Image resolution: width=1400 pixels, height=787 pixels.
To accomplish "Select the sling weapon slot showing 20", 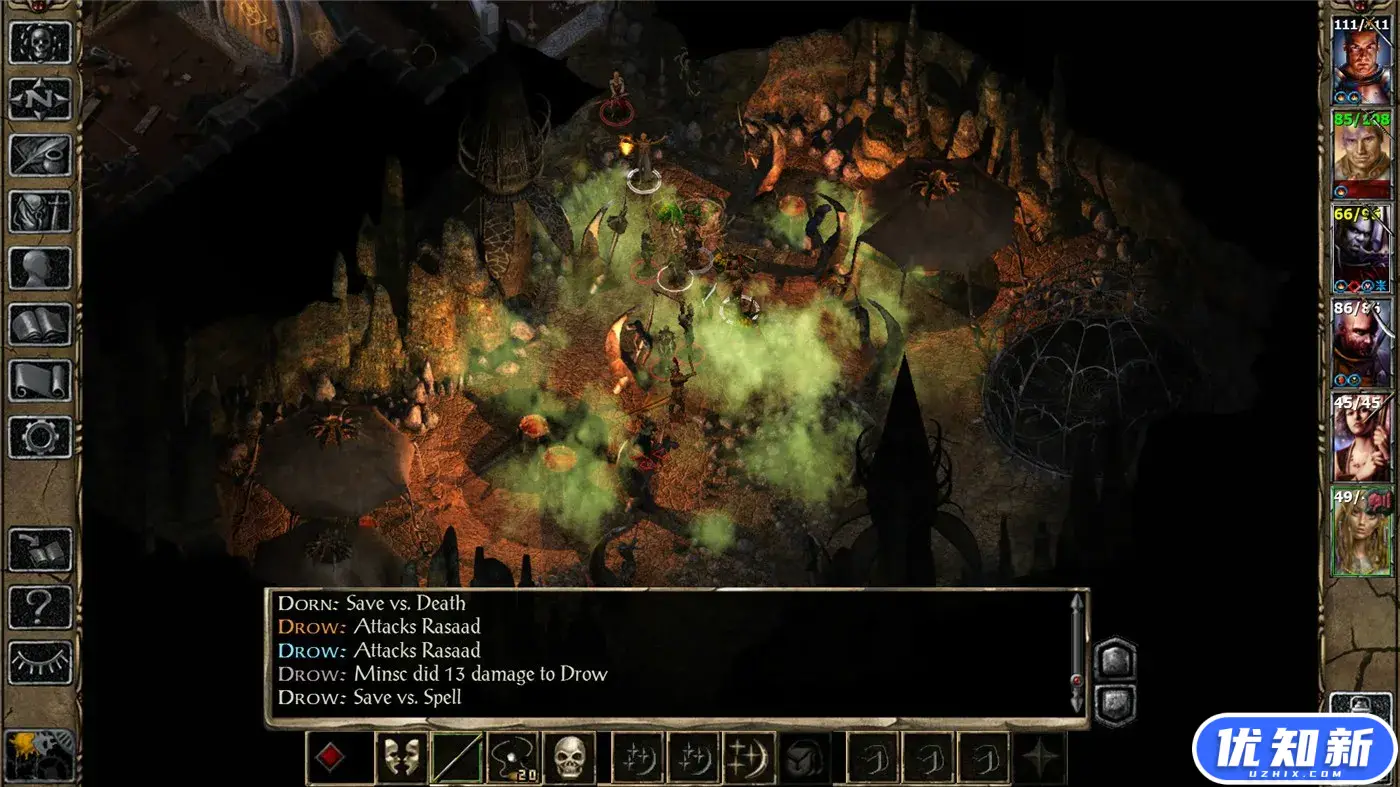I will click(x=513, y=757).
